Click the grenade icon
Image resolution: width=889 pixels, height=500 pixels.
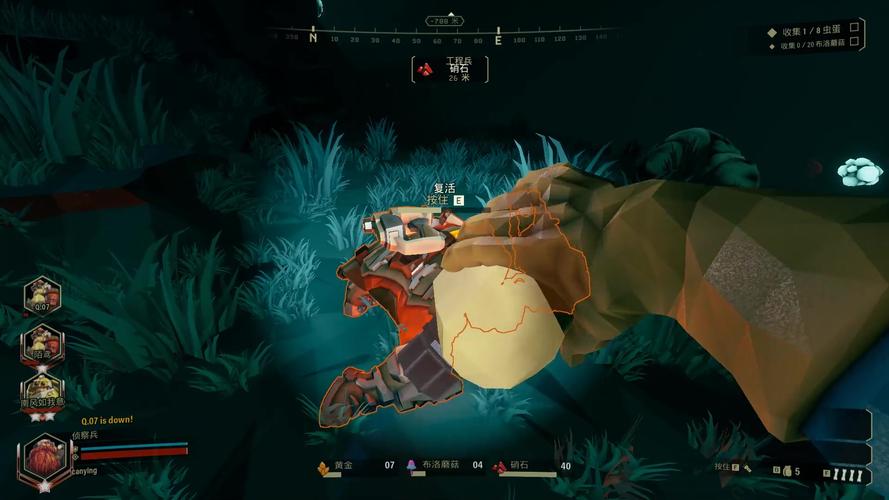pyautogui.click(x=785, y=470)
